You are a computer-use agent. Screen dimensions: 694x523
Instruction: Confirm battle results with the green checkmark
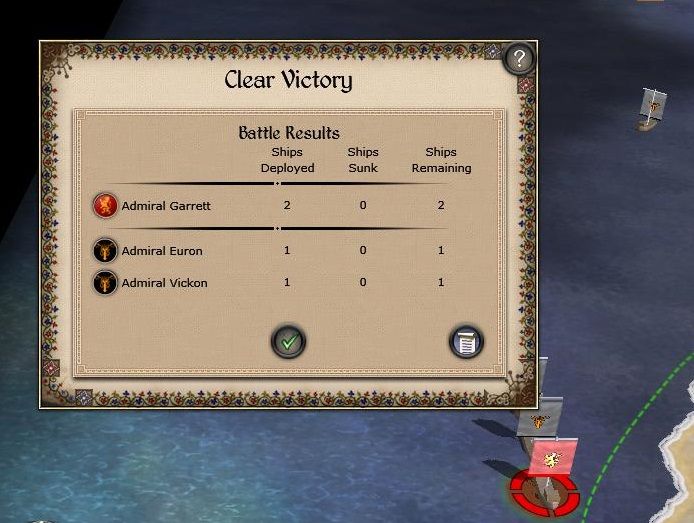[289, 342]
